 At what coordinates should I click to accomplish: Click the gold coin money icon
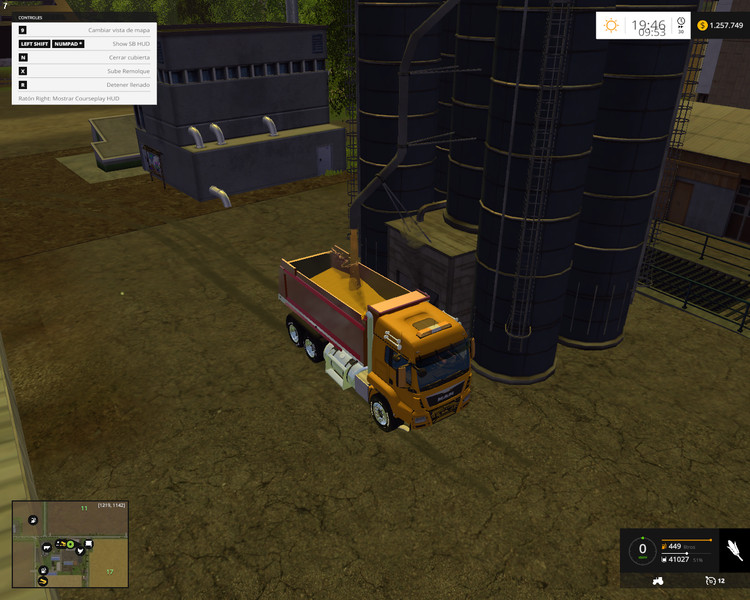[x=702, y=25]
